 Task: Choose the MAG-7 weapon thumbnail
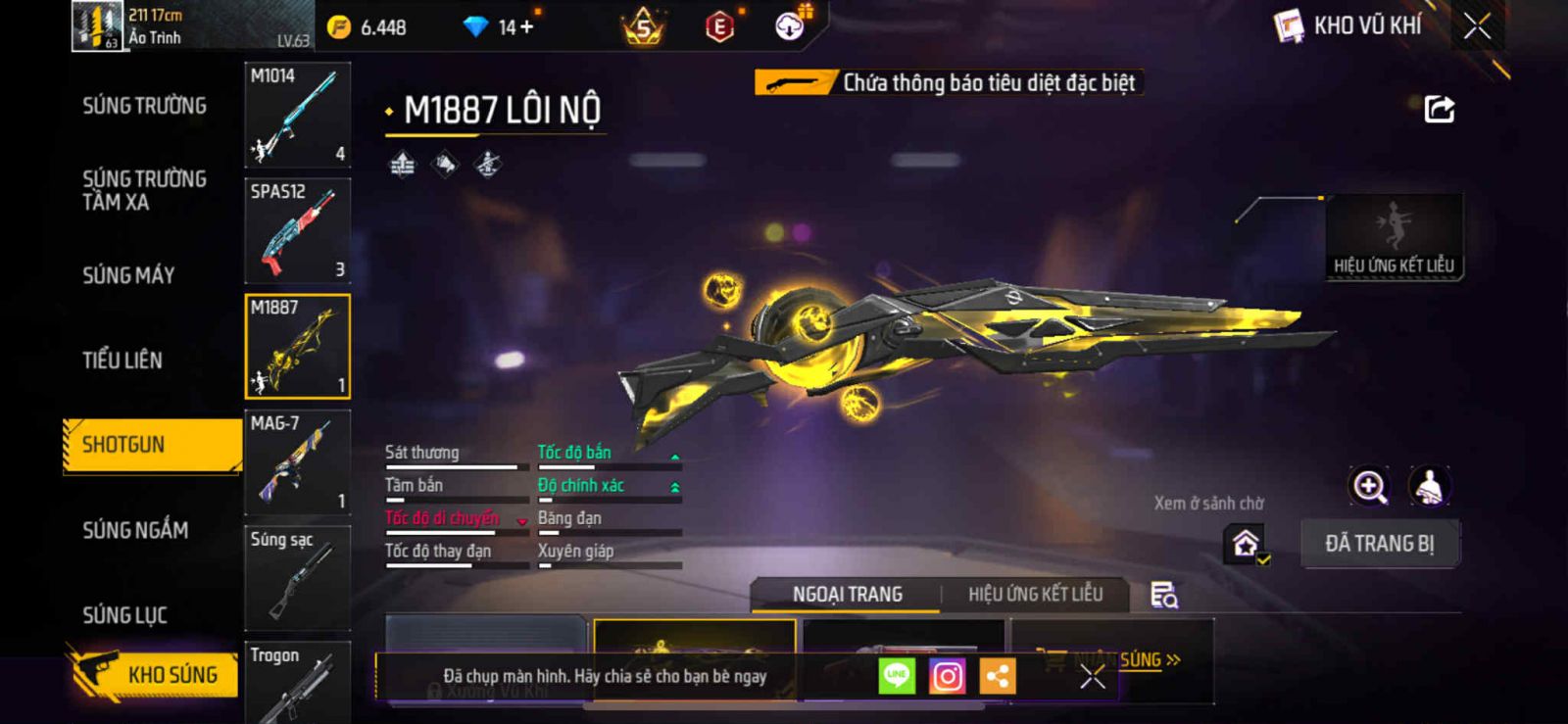coord(297,462)
